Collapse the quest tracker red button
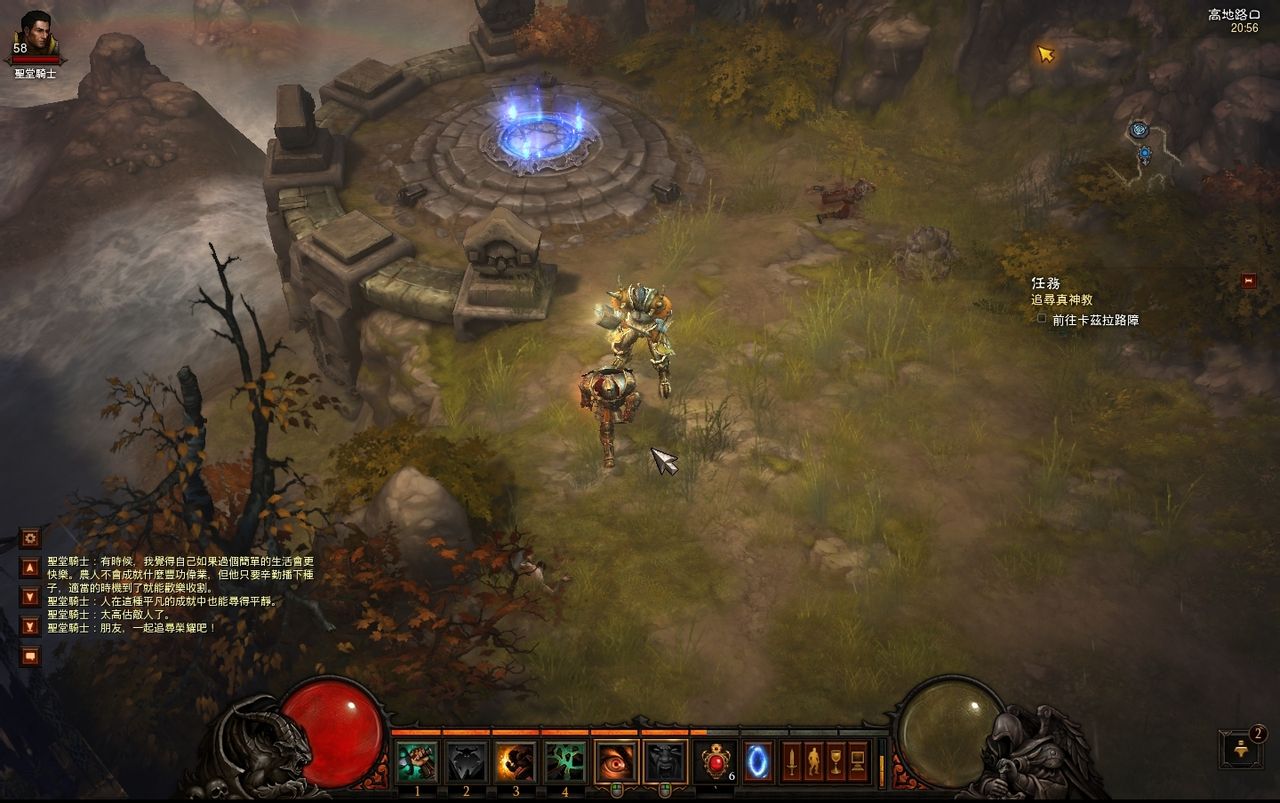 (x=1248, y=281)
